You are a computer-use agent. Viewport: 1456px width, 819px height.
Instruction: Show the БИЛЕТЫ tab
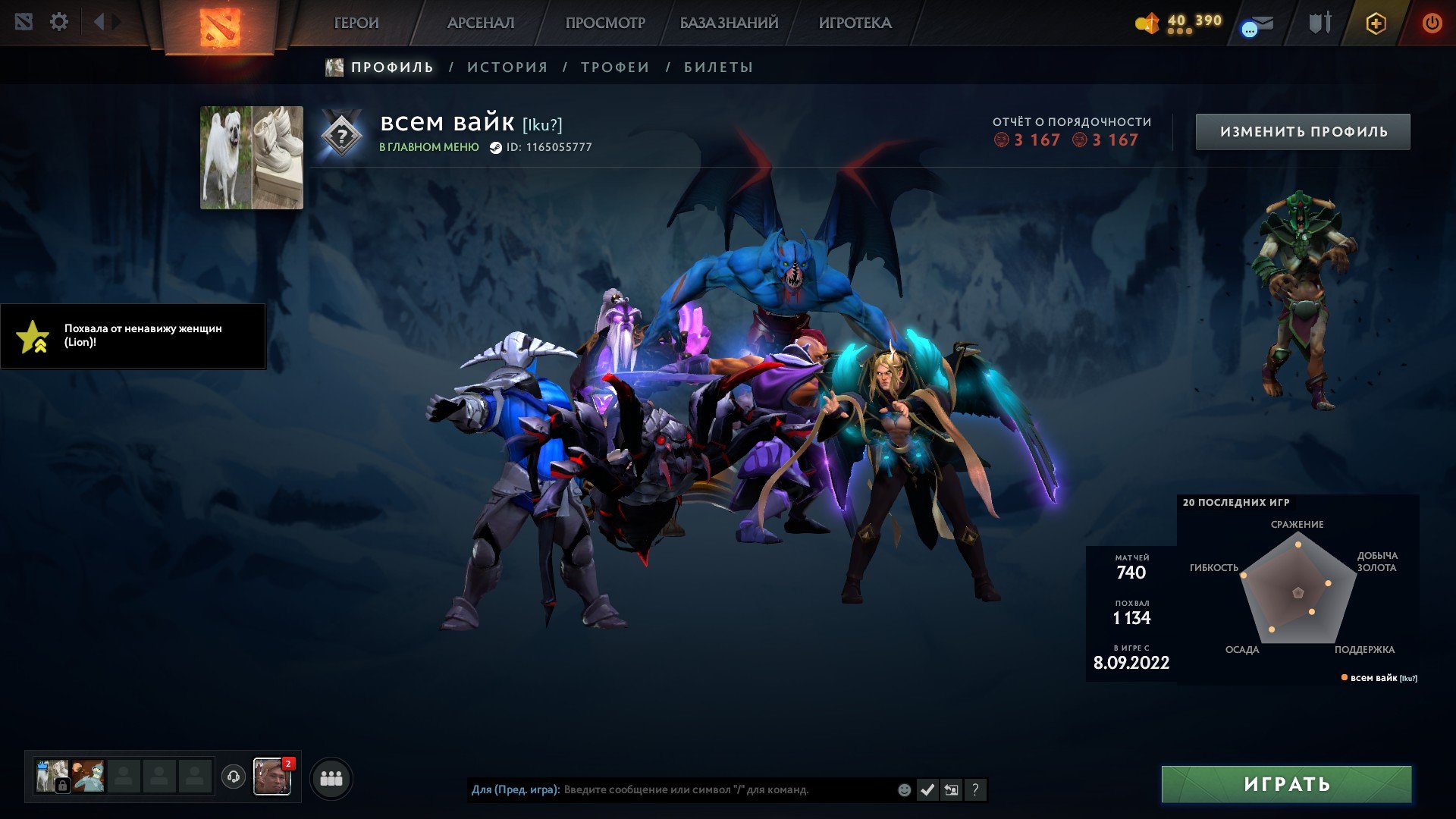click(718, 67)
